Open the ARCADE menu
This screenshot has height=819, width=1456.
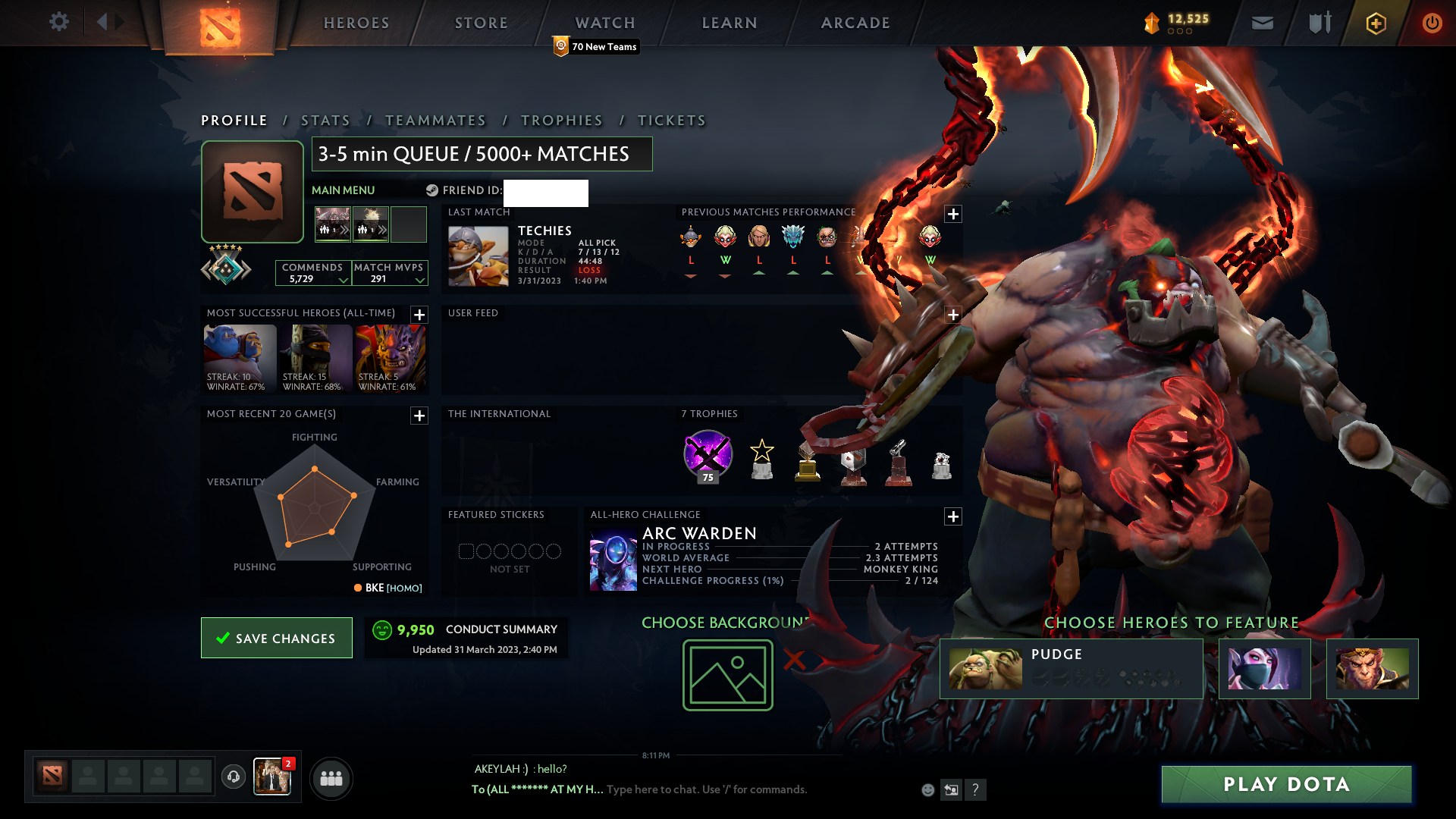pyautogui.click(x=854, y=22)
